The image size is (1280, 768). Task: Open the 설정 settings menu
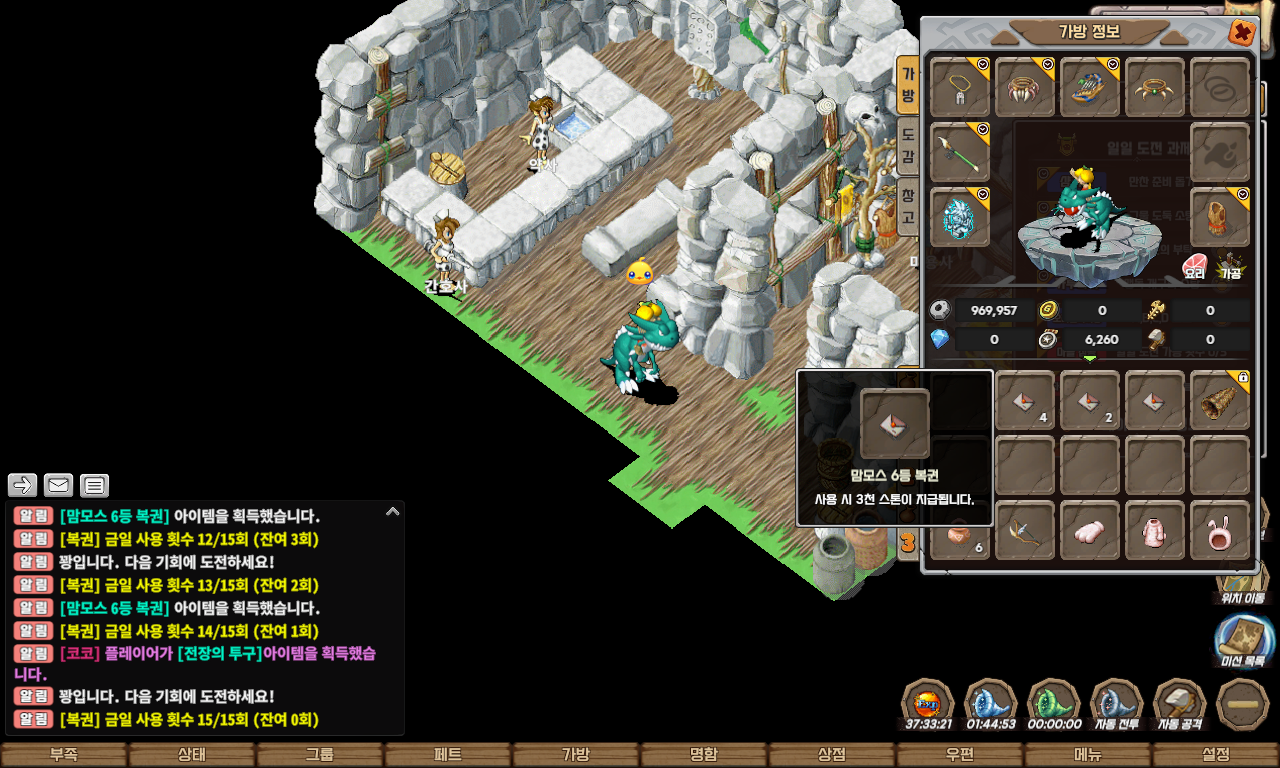point(1216,755)
